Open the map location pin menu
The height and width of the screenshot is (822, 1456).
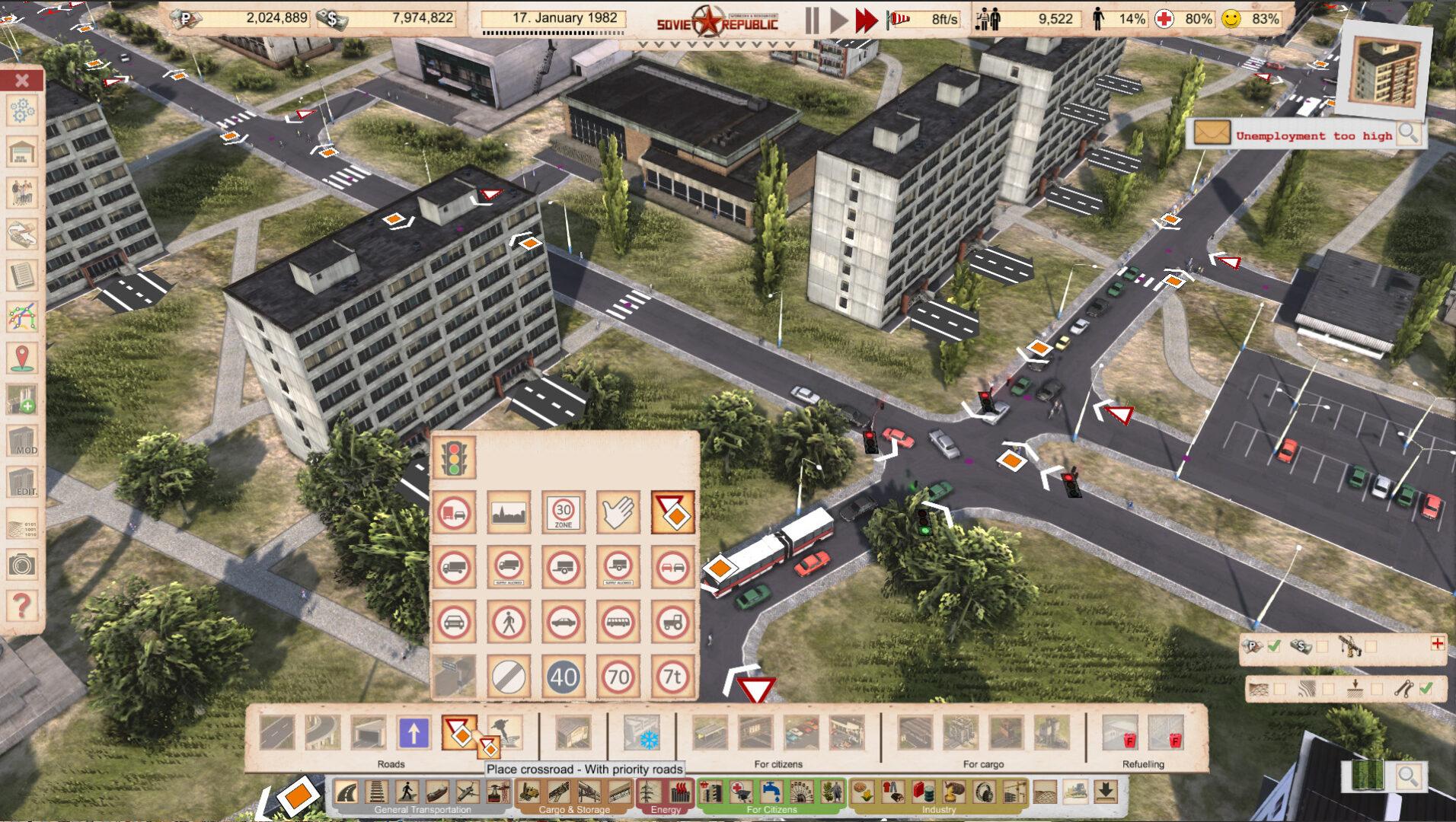(x=22, y=358)
